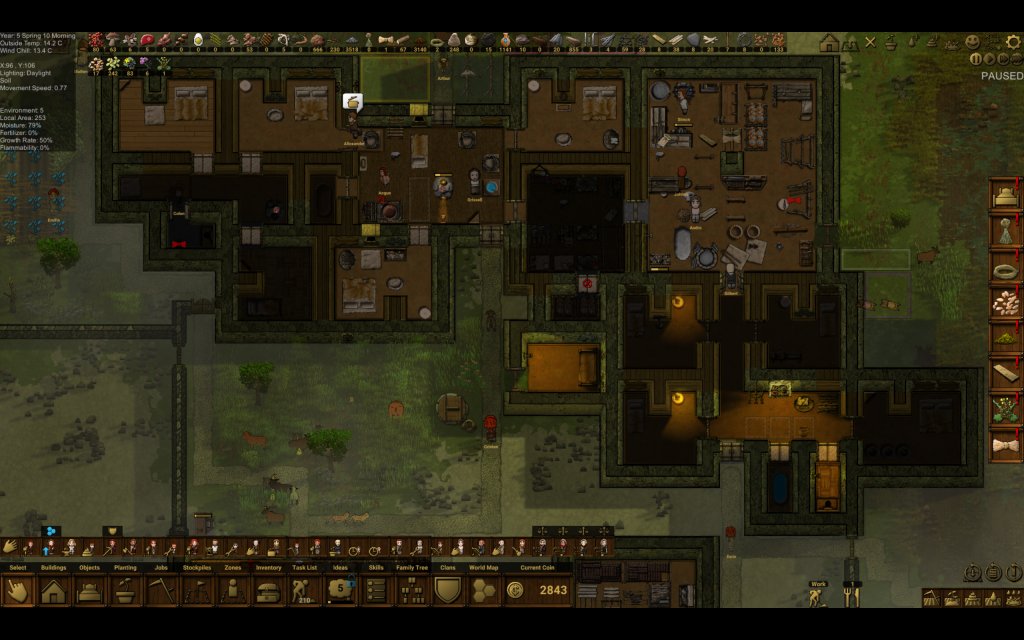Select the cloth bow alert slot
The height and width of the screenshot is (640, 1024).
click(x=1005, y=443)
